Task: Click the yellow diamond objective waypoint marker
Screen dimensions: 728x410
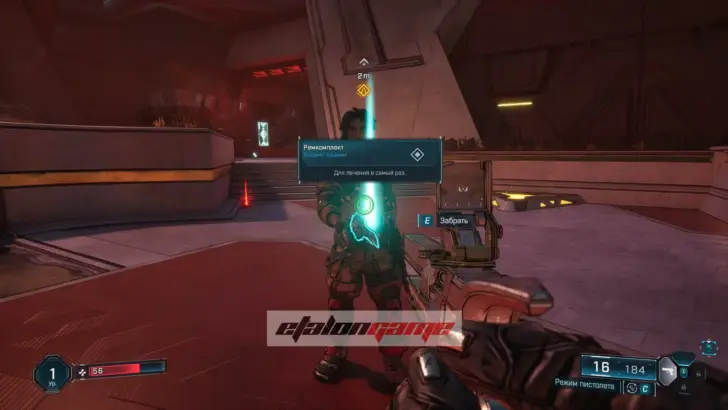Action: point(365,91)
